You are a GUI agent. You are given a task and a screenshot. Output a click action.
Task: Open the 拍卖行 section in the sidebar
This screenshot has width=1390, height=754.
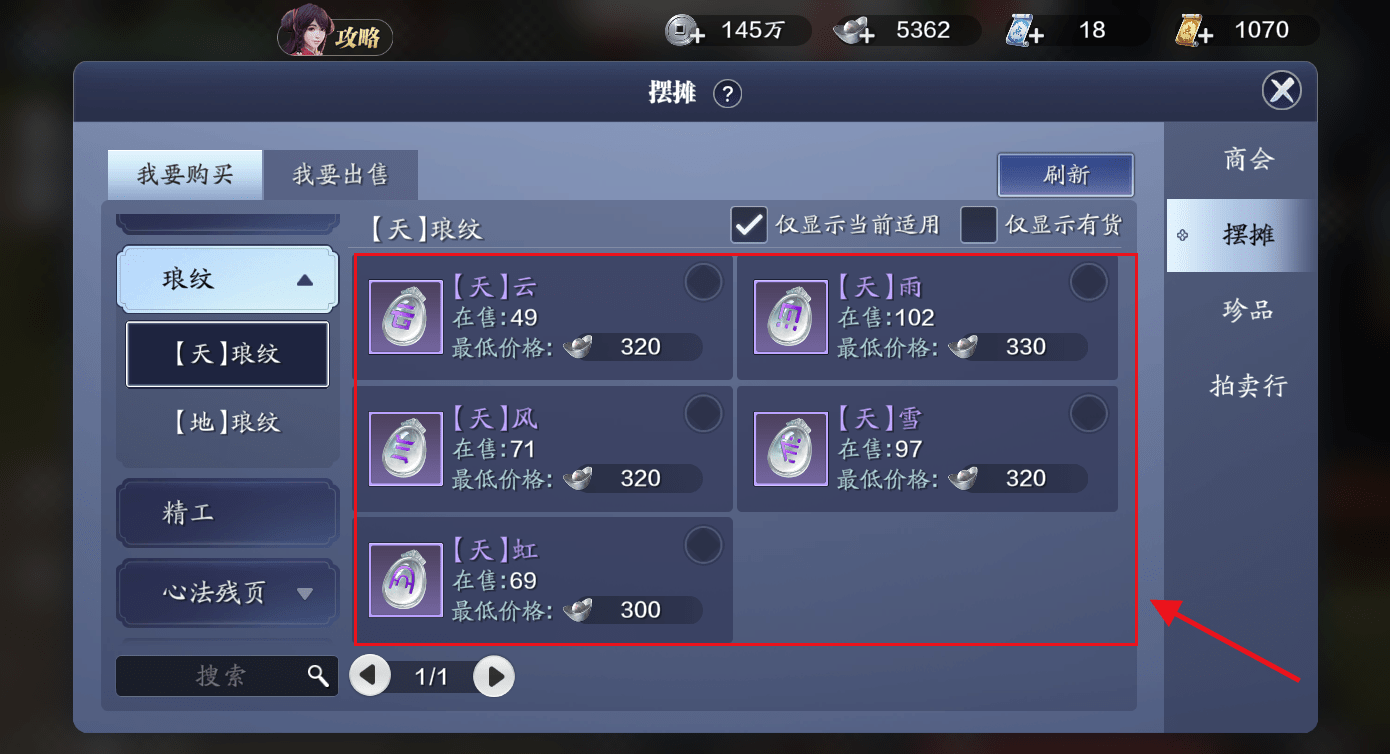click(1249, 385)
